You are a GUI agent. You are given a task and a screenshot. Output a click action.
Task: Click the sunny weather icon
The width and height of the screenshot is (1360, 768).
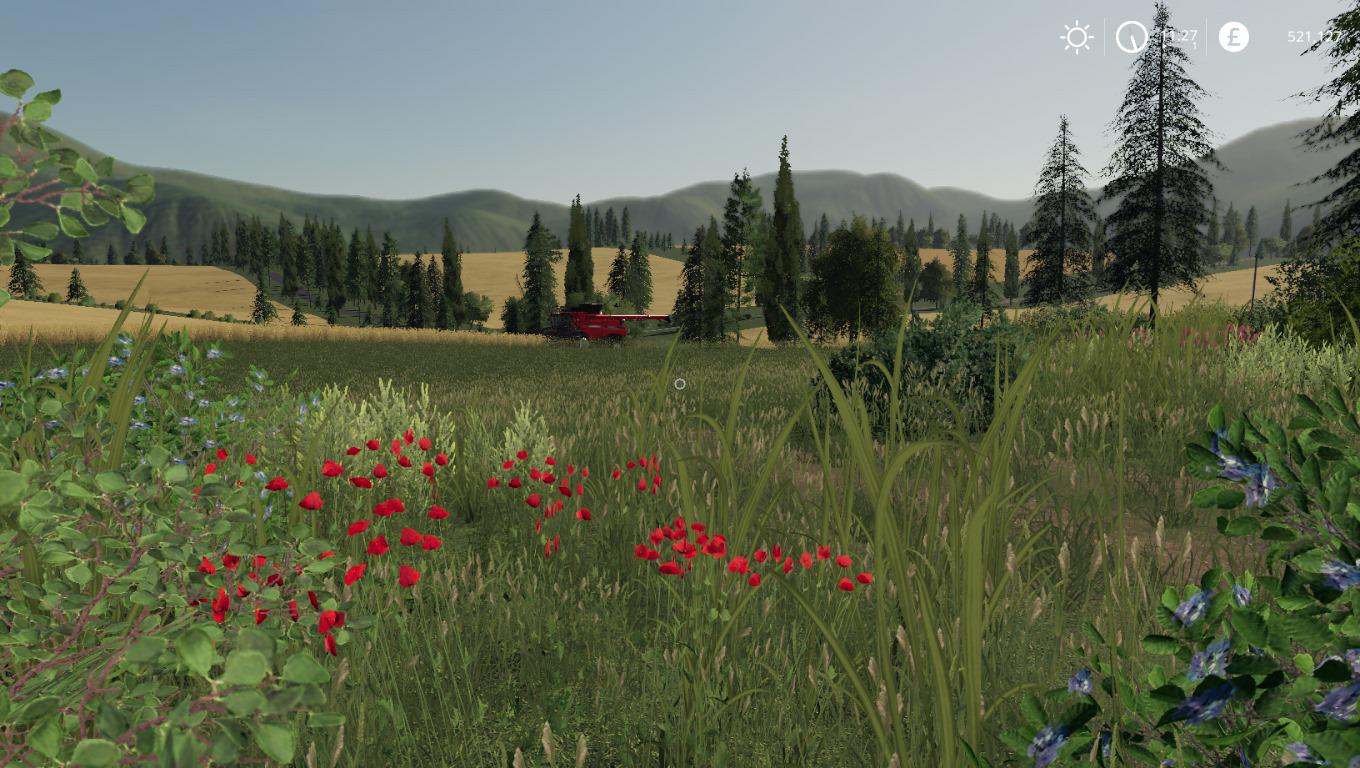pos(1077,38)
